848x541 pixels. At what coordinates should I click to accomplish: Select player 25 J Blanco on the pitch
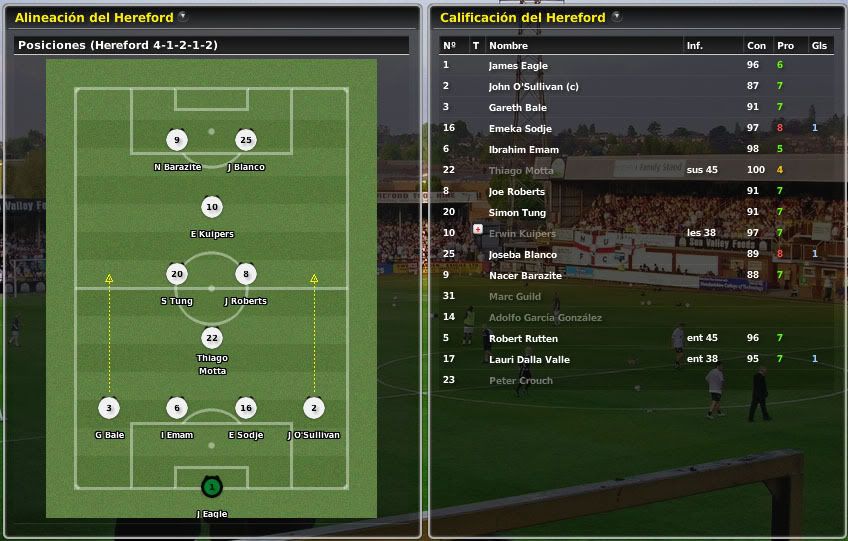246,140
